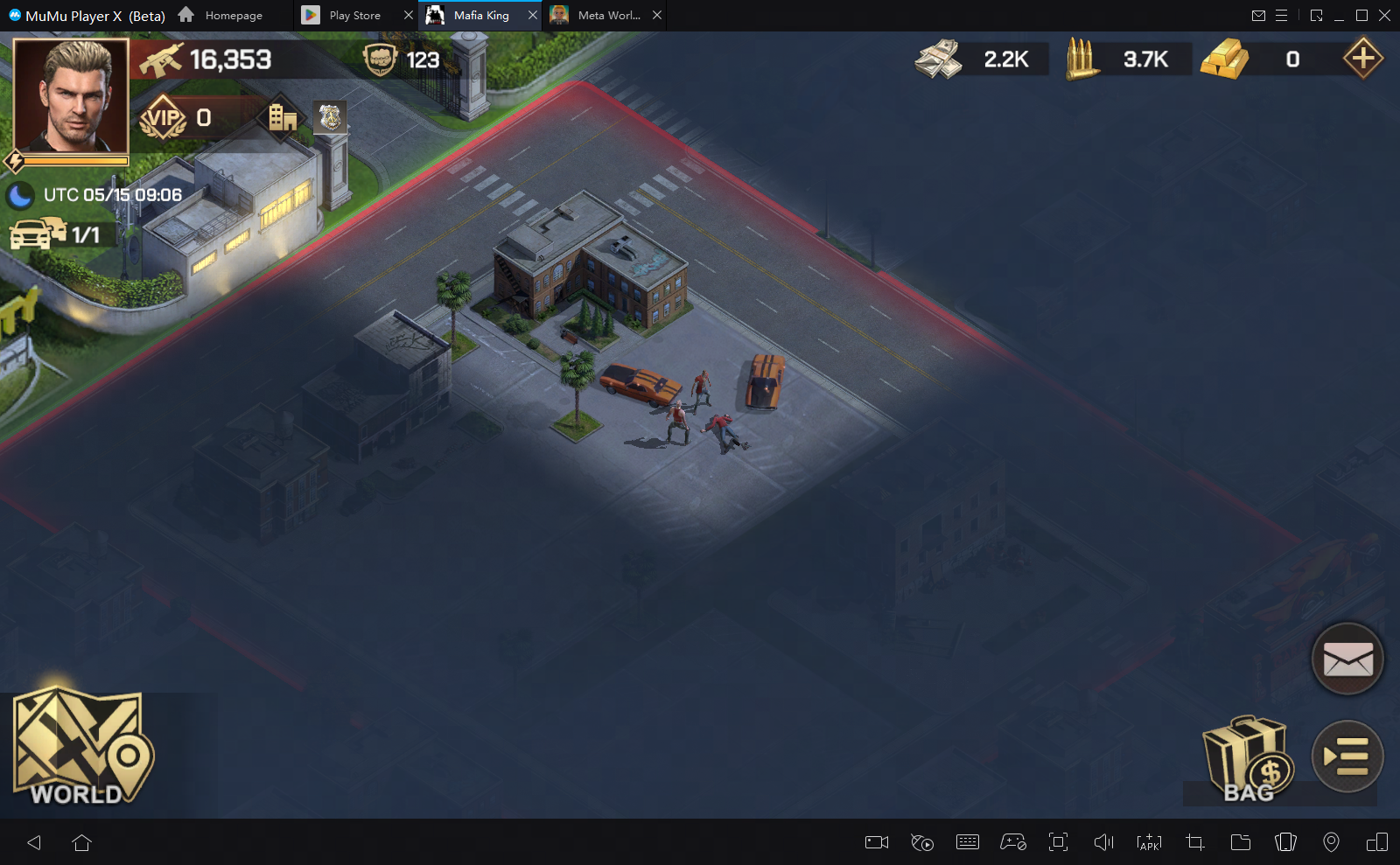Close the Meta World tab

click(657, 15)
